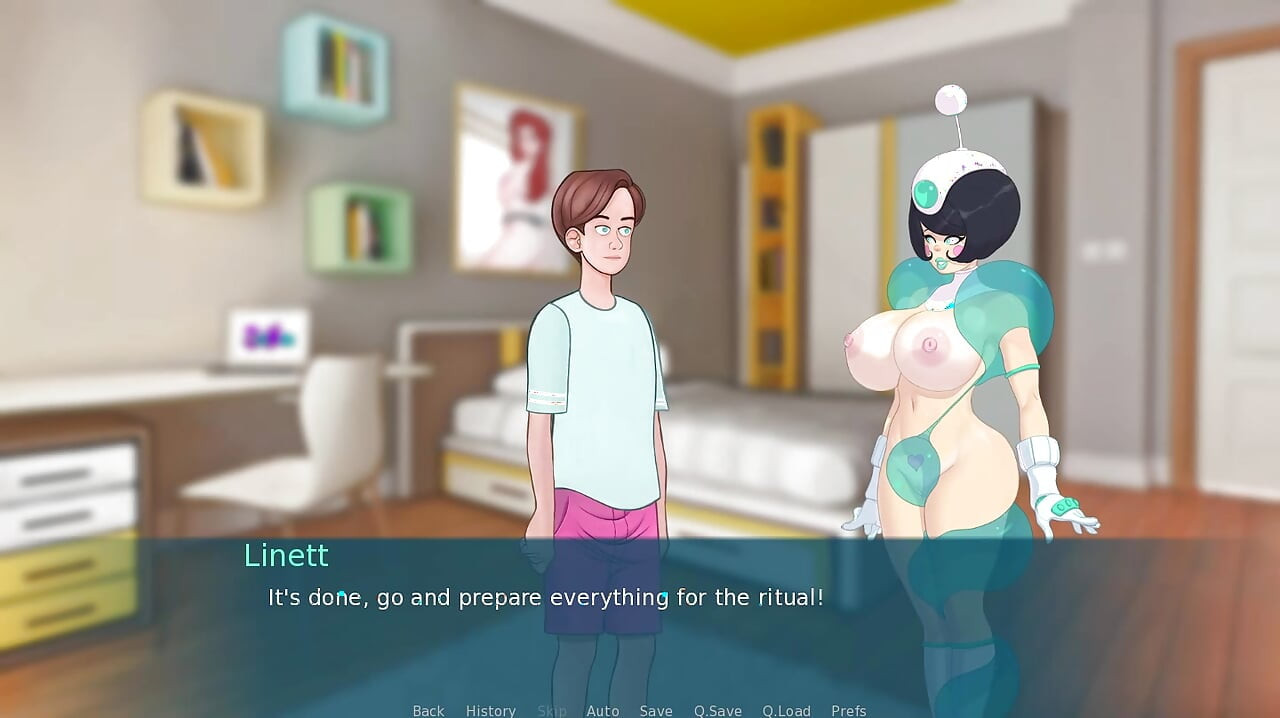Quick save with Q.Save
Screen dimensions: 1280x718
(718, 710)
